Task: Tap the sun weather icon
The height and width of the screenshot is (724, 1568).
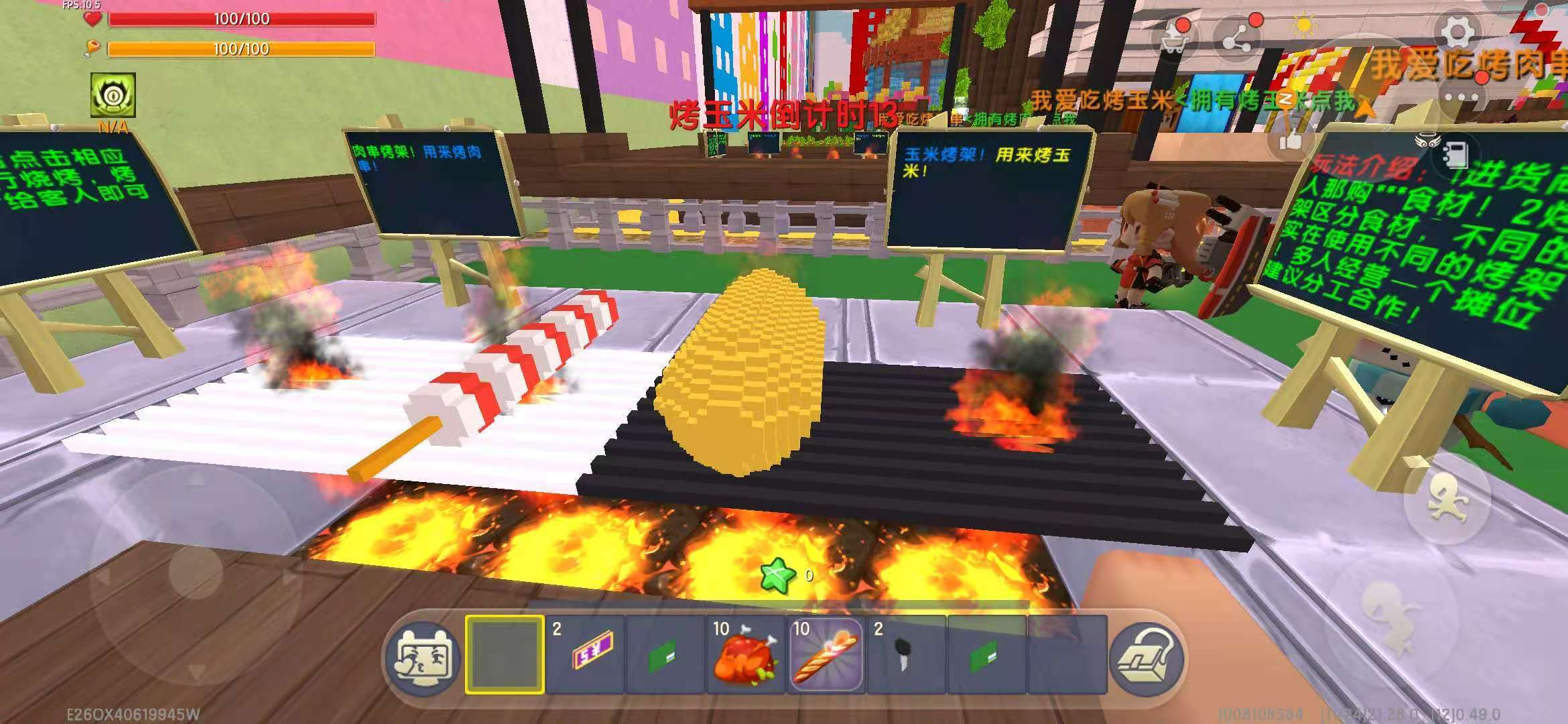Action: tap(1303, 27)
